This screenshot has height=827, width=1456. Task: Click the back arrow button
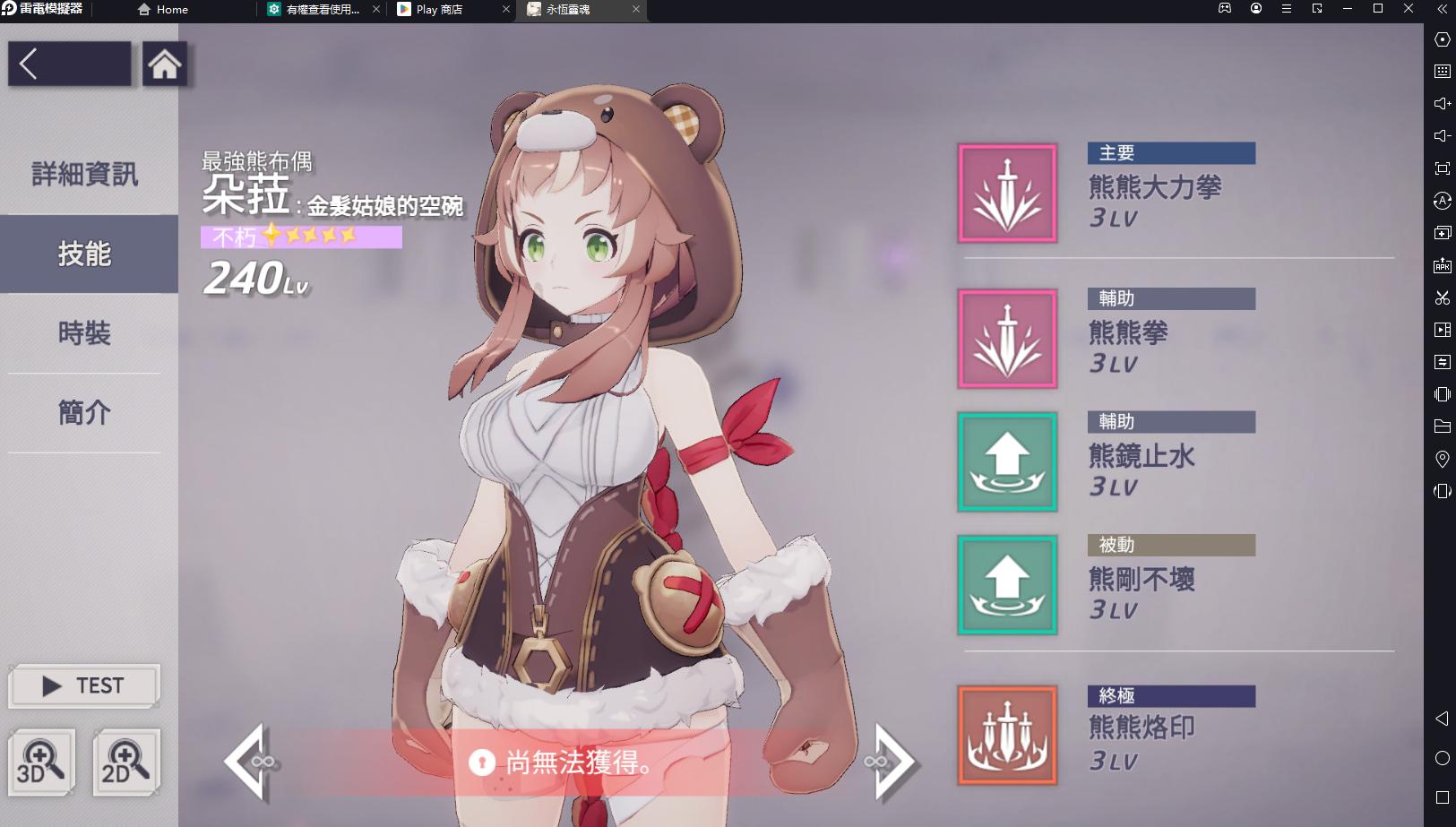click(x=29, y=64)
